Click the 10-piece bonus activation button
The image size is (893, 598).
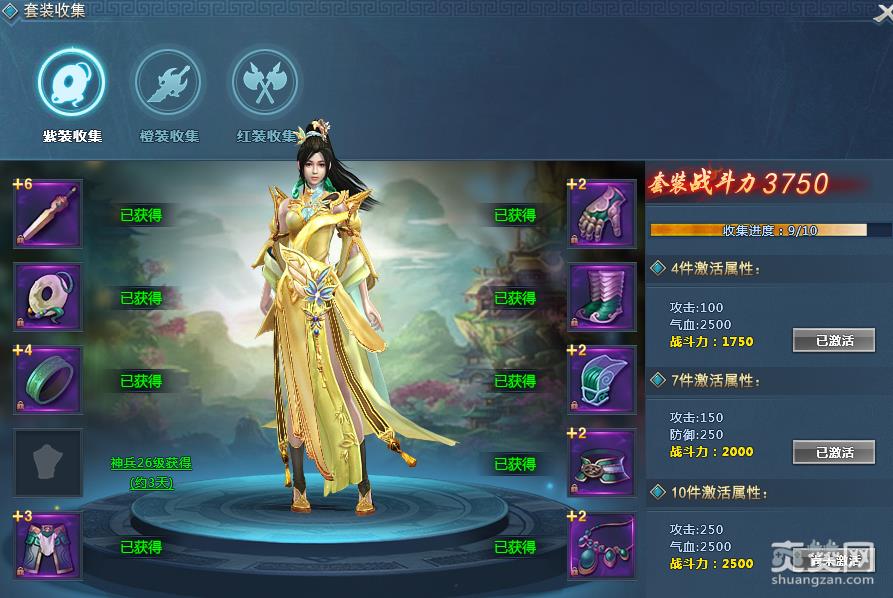(x=833, y=561)
